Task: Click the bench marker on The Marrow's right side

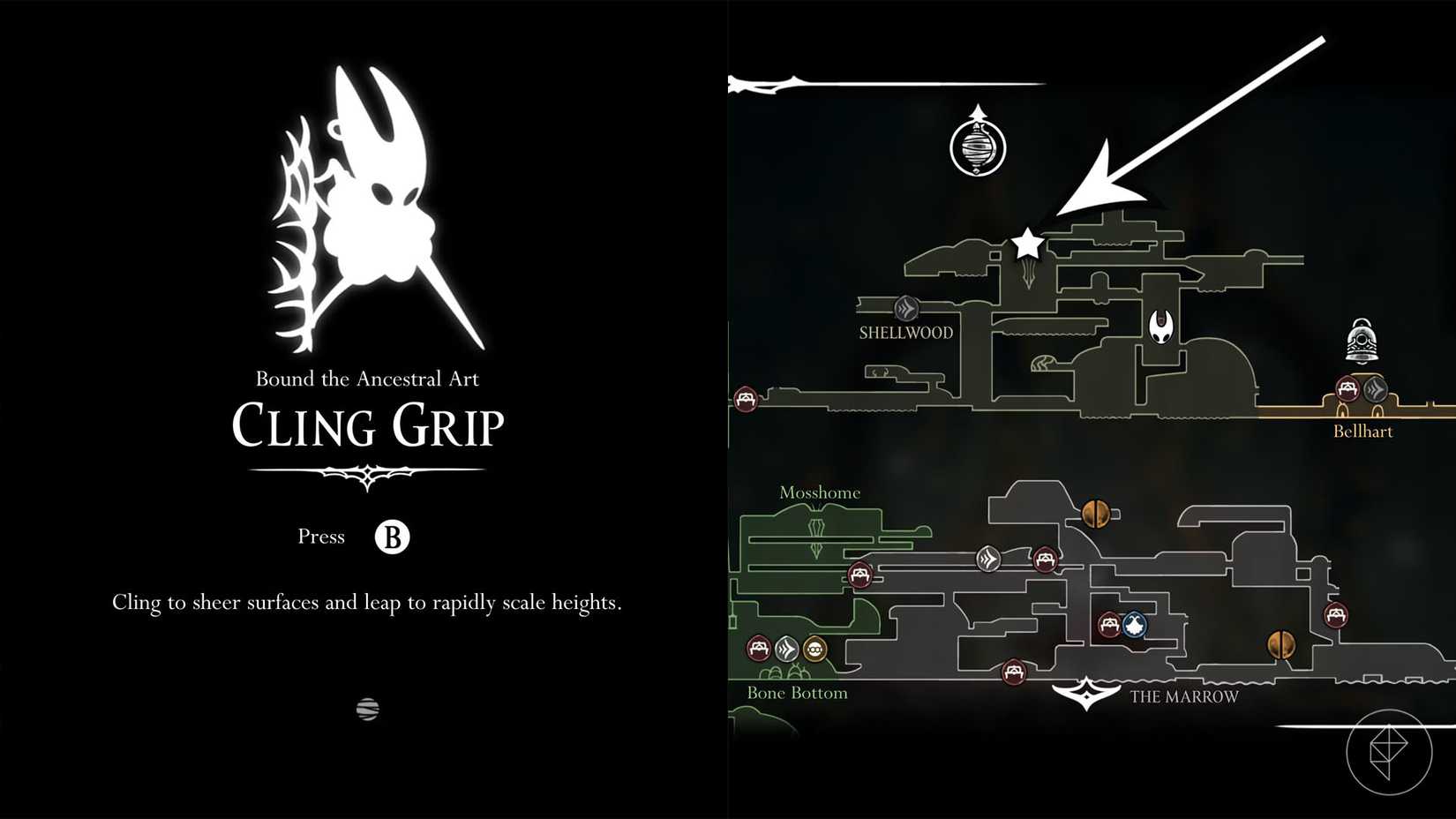Action: pyautogui.click(x=1338, y=616)
